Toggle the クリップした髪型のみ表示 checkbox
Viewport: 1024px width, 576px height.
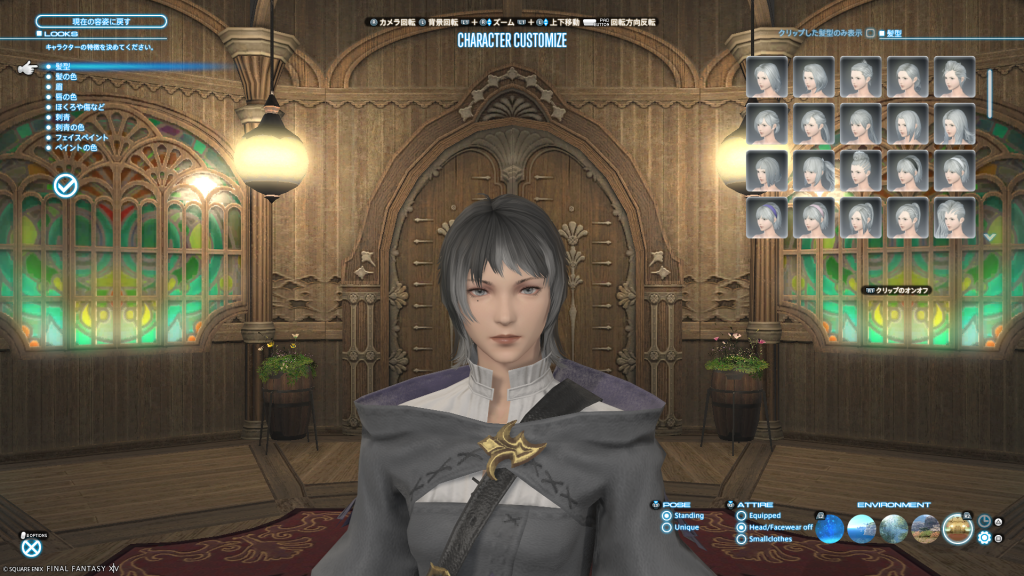(x=870, y=33)
